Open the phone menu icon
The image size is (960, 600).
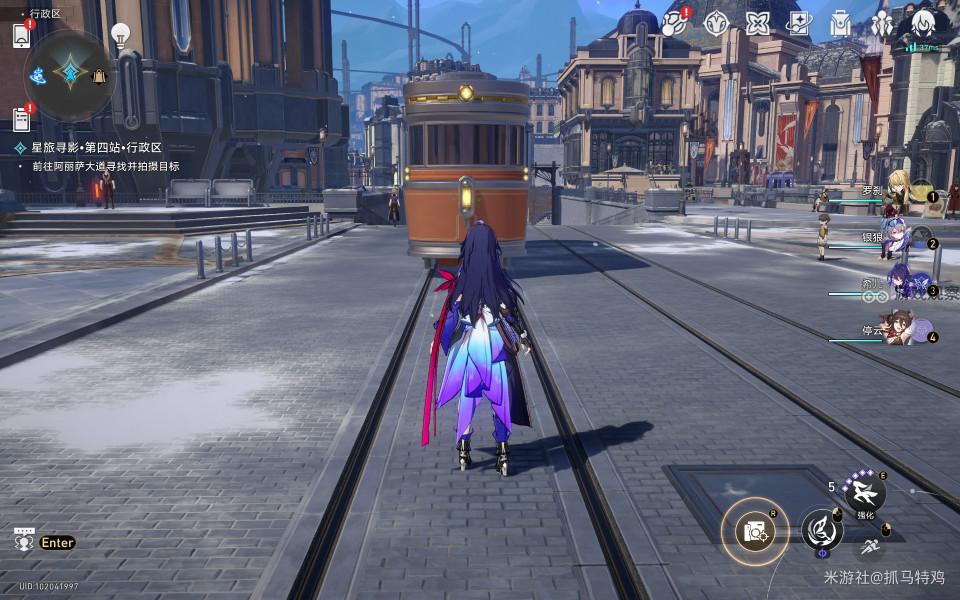(x=21, y=35)
